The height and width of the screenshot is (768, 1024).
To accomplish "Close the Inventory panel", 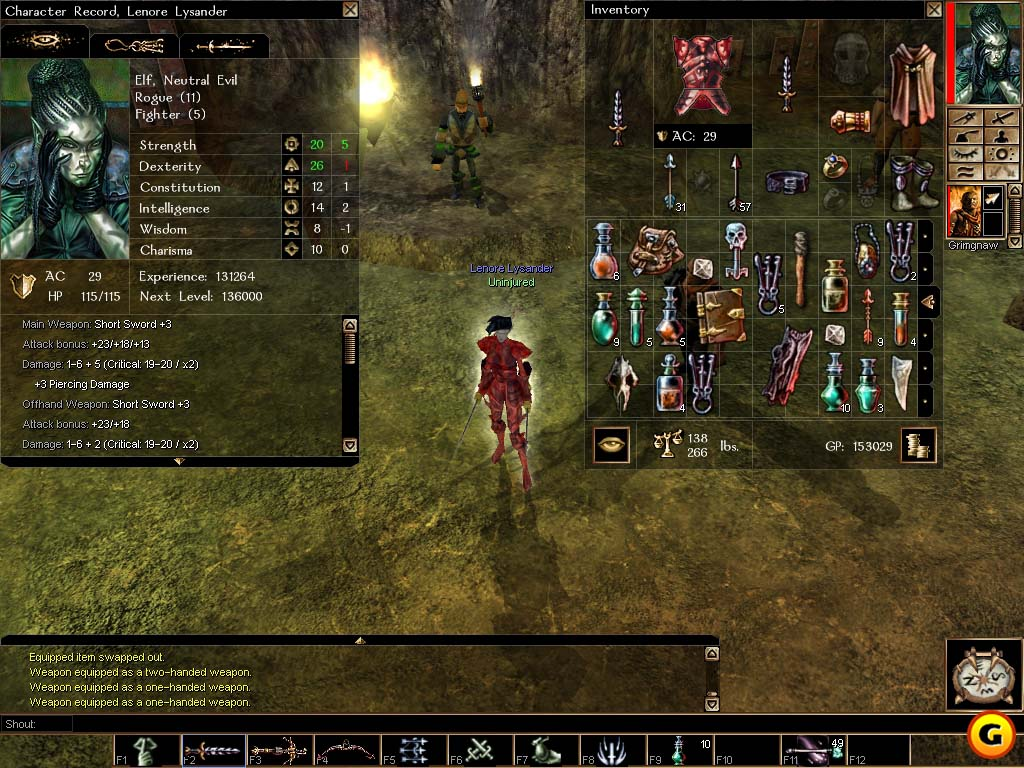I will [x=933, y=10].
